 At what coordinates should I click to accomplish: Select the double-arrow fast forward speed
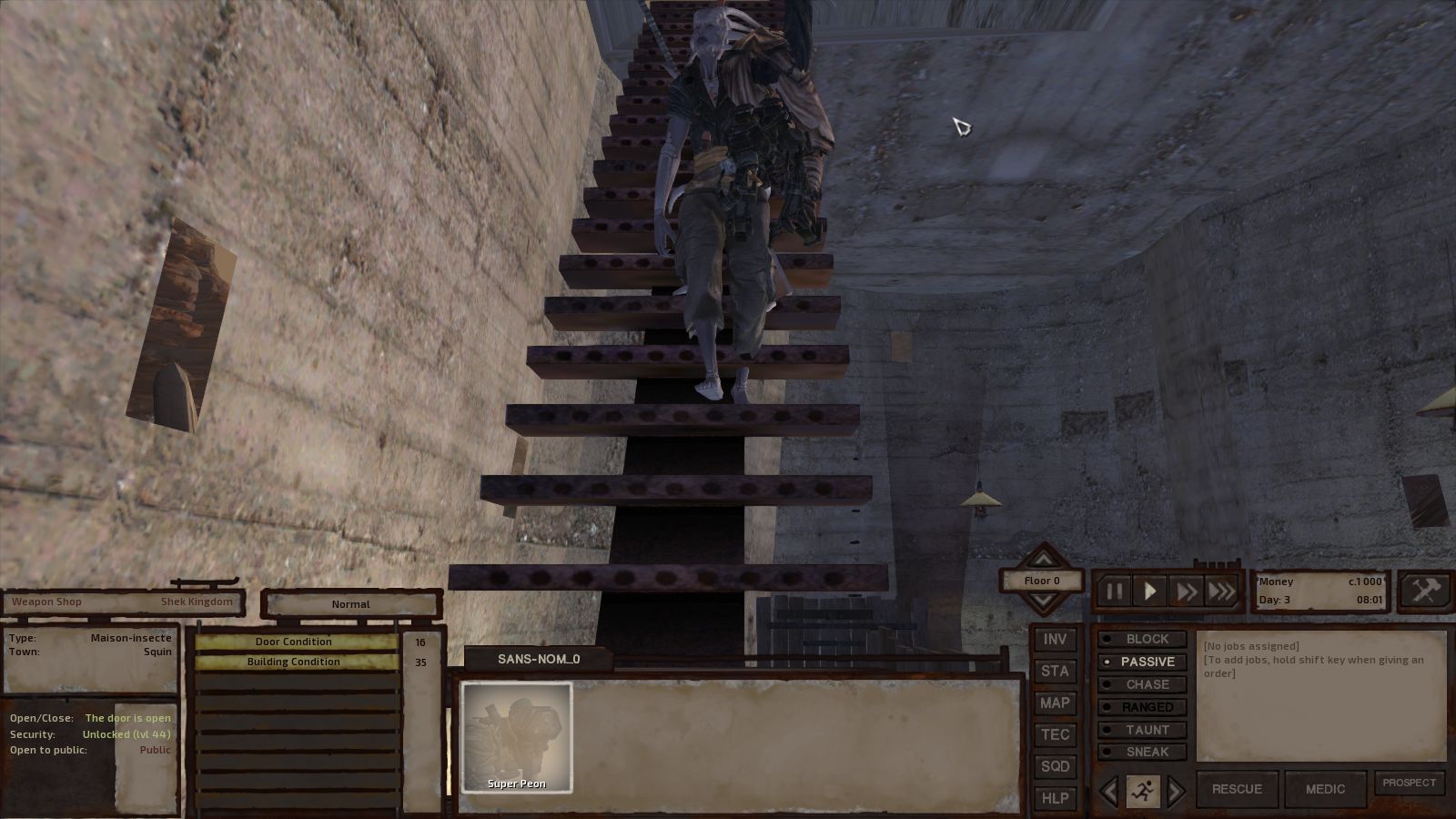[x=1186, y=591]
